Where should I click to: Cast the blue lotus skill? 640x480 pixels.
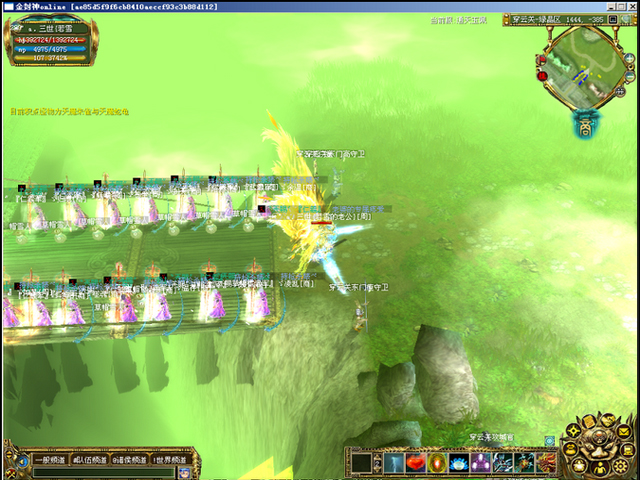(x=459, y=463)
